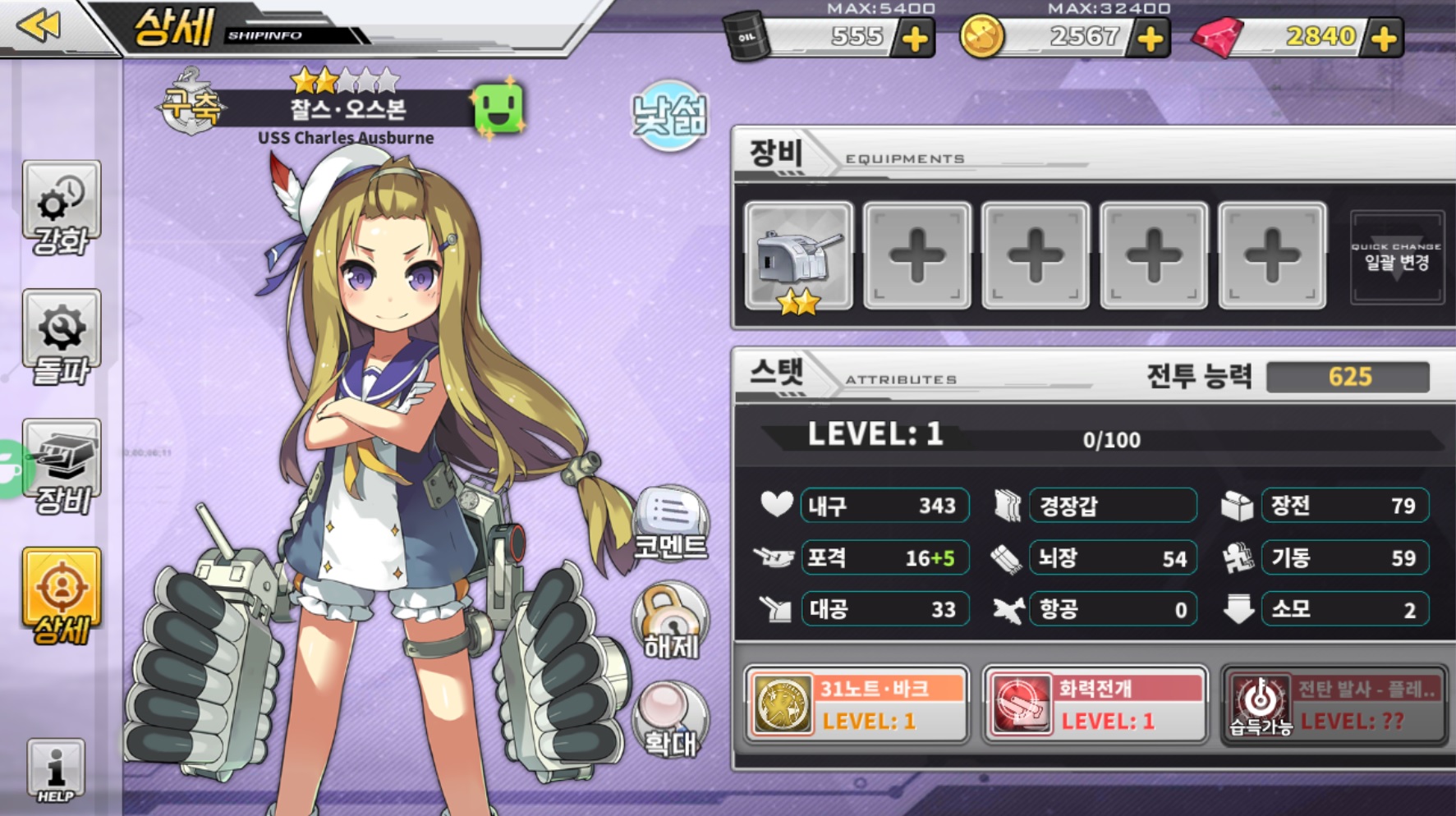
Task: Use the 일괄 변경 quick change button
Action: click(1396, 258)
